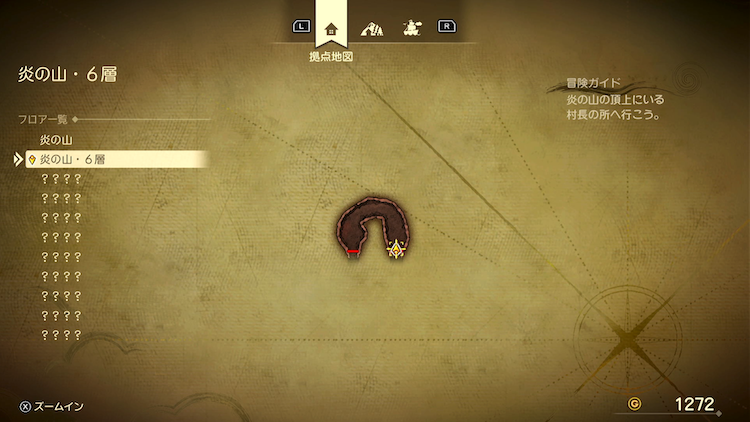This screenshot has height=422, width=750.
Task: Open the ship map tab
Action: point(411,28)
